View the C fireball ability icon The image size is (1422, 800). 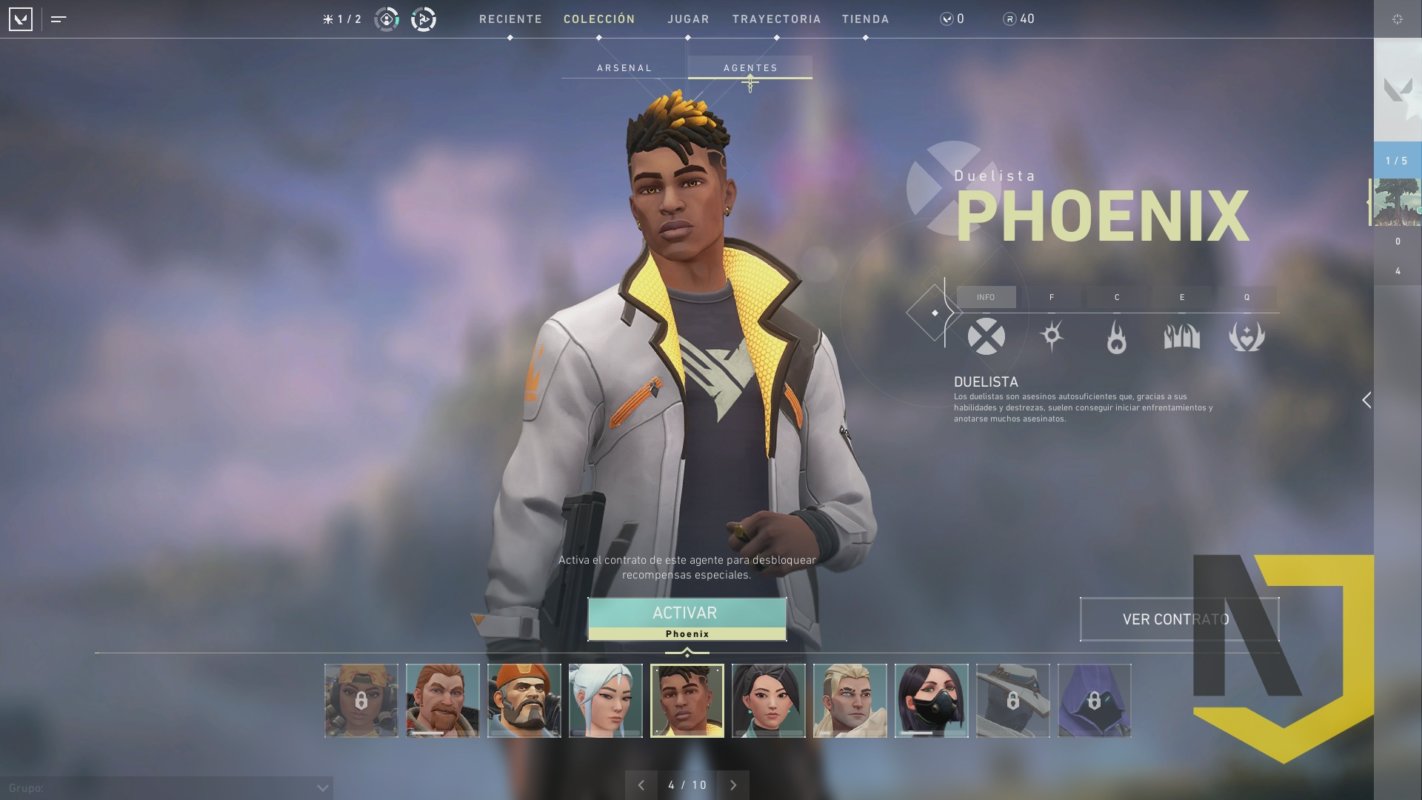(x=1116, y=337)
